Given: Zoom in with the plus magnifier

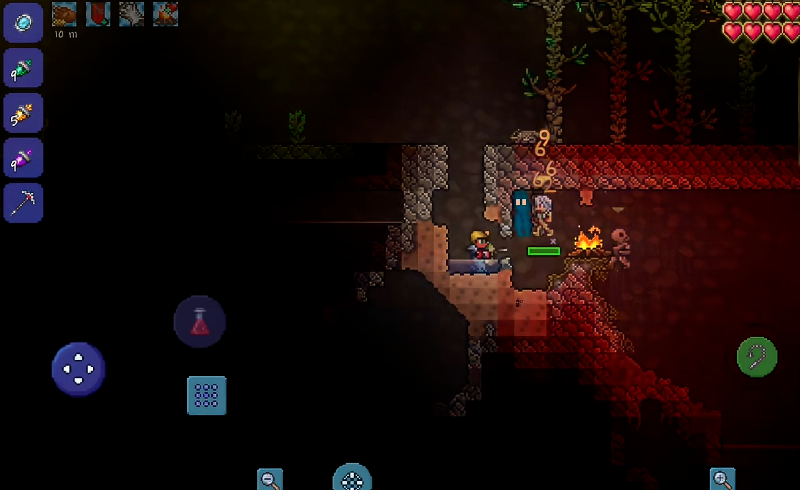Looking at the screenshot, I should click(722, 479).
